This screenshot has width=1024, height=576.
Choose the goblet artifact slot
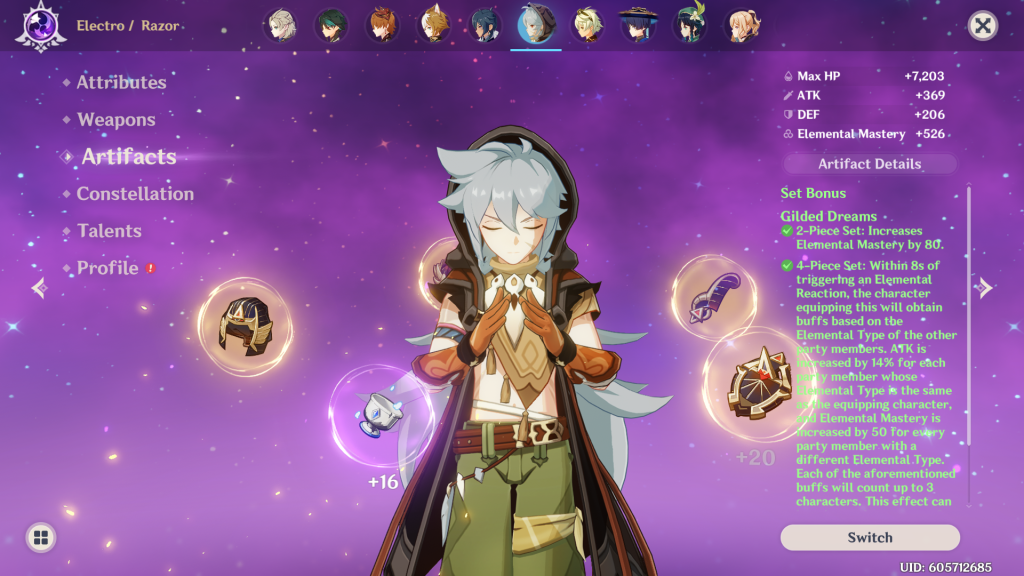point(381,413)
